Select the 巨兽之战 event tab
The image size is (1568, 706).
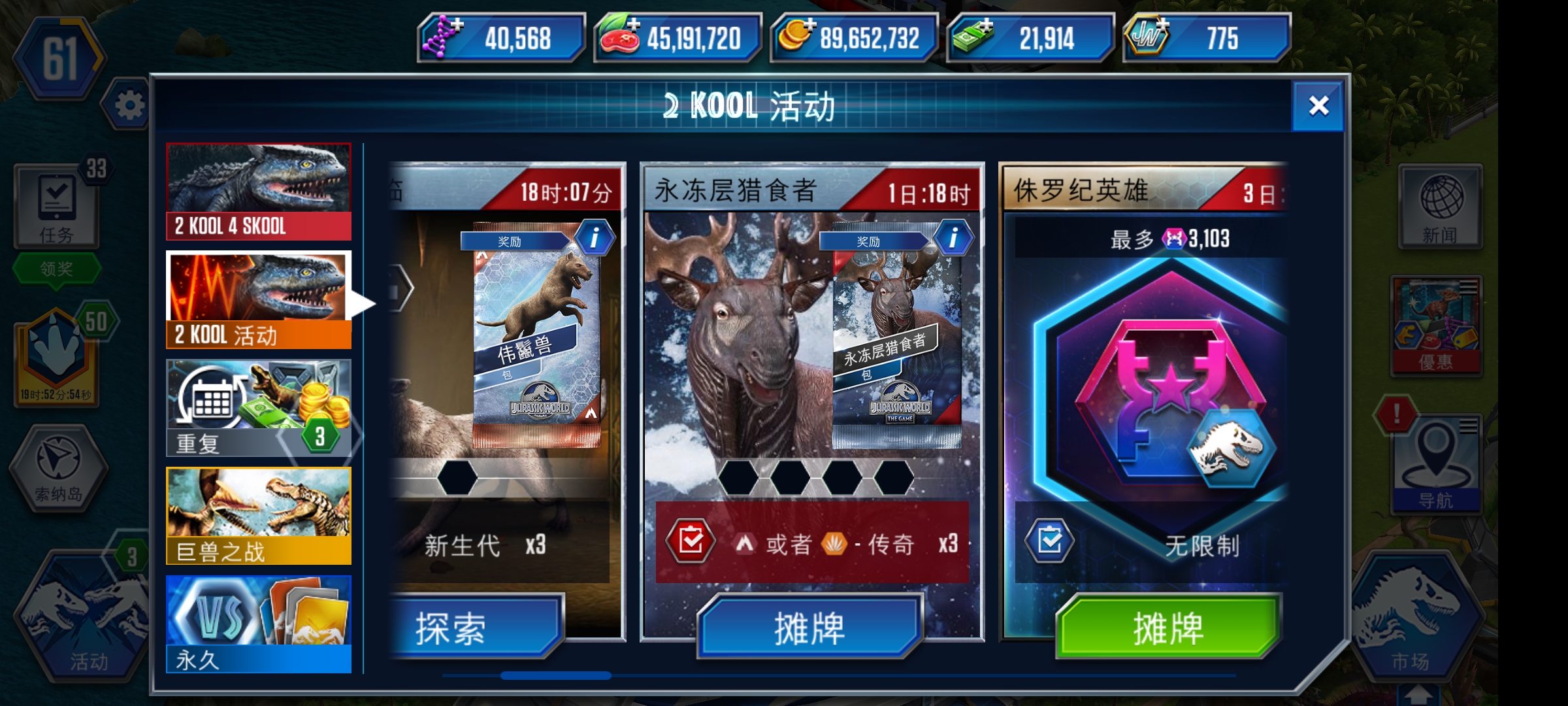point(258,516)
